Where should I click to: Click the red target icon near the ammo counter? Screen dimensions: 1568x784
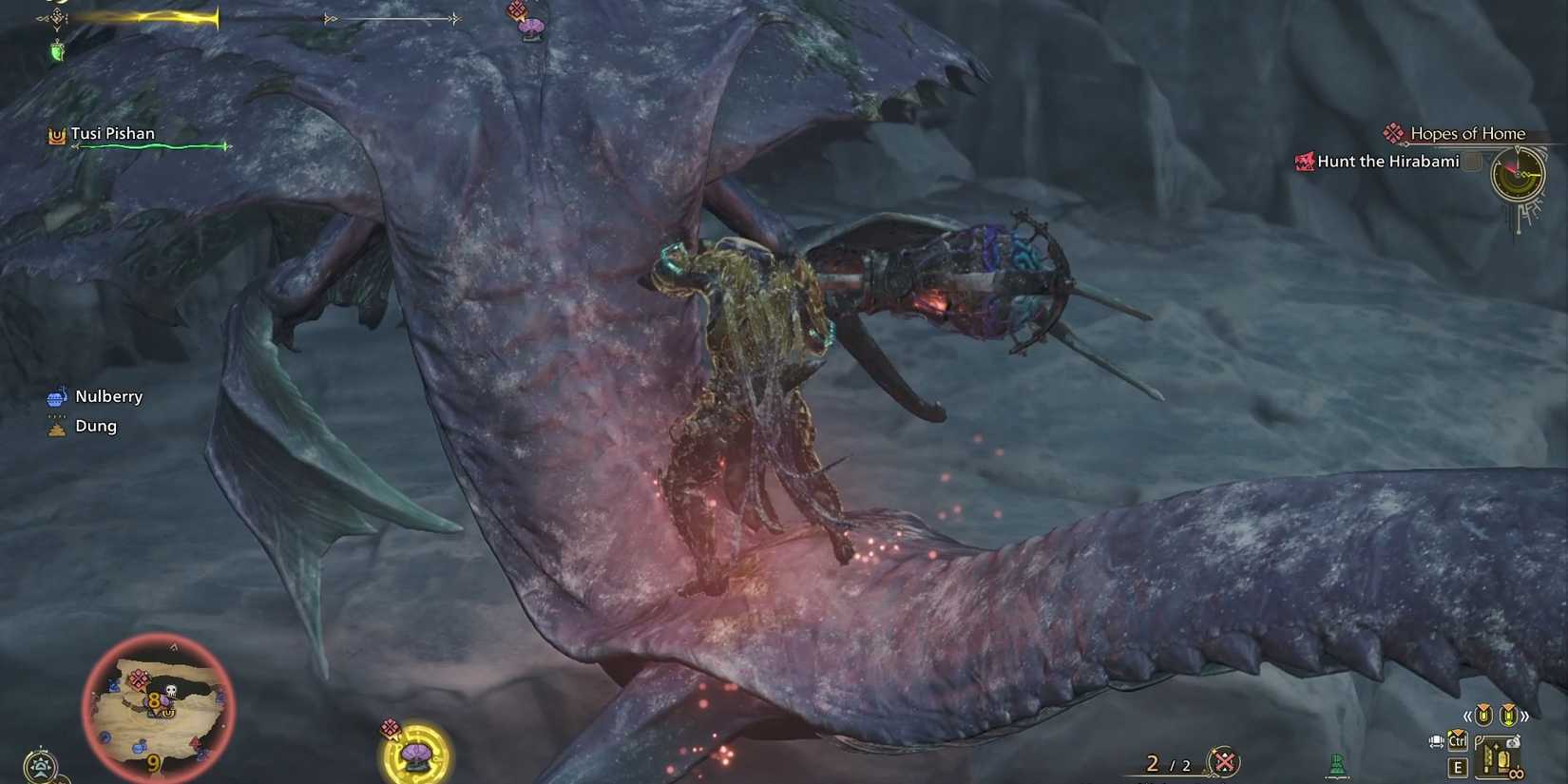1224,760
